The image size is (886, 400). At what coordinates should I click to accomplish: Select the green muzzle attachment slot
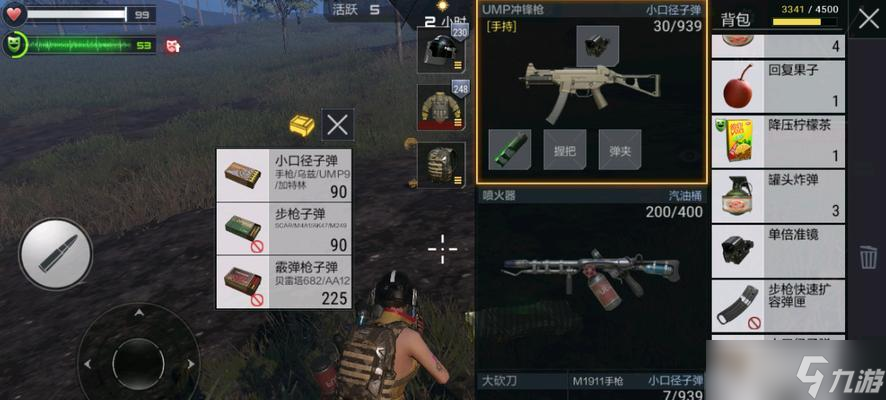click(x=509, y=150)
